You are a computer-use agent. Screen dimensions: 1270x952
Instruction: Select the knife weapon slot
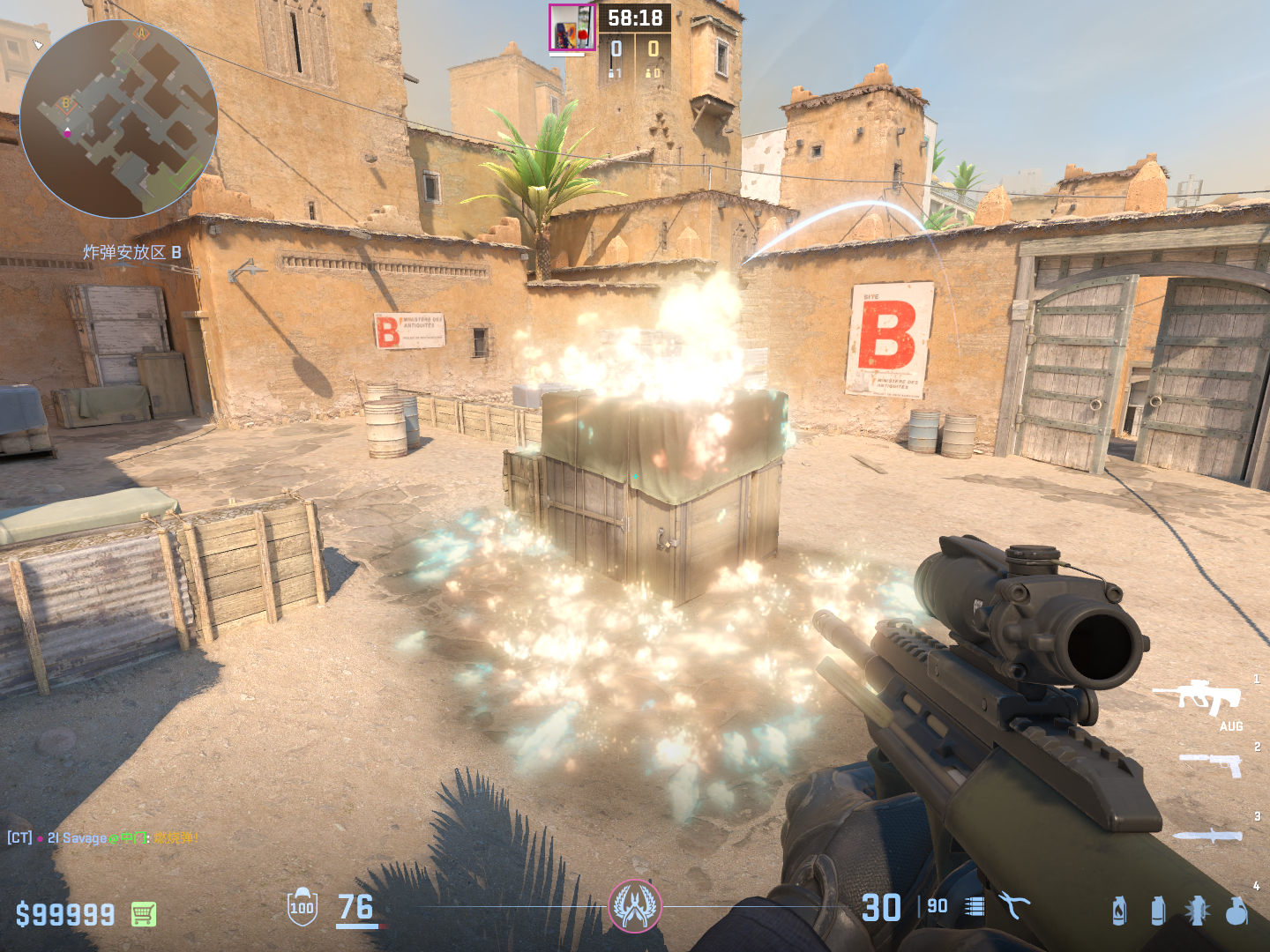click(x=1208, y=836)
